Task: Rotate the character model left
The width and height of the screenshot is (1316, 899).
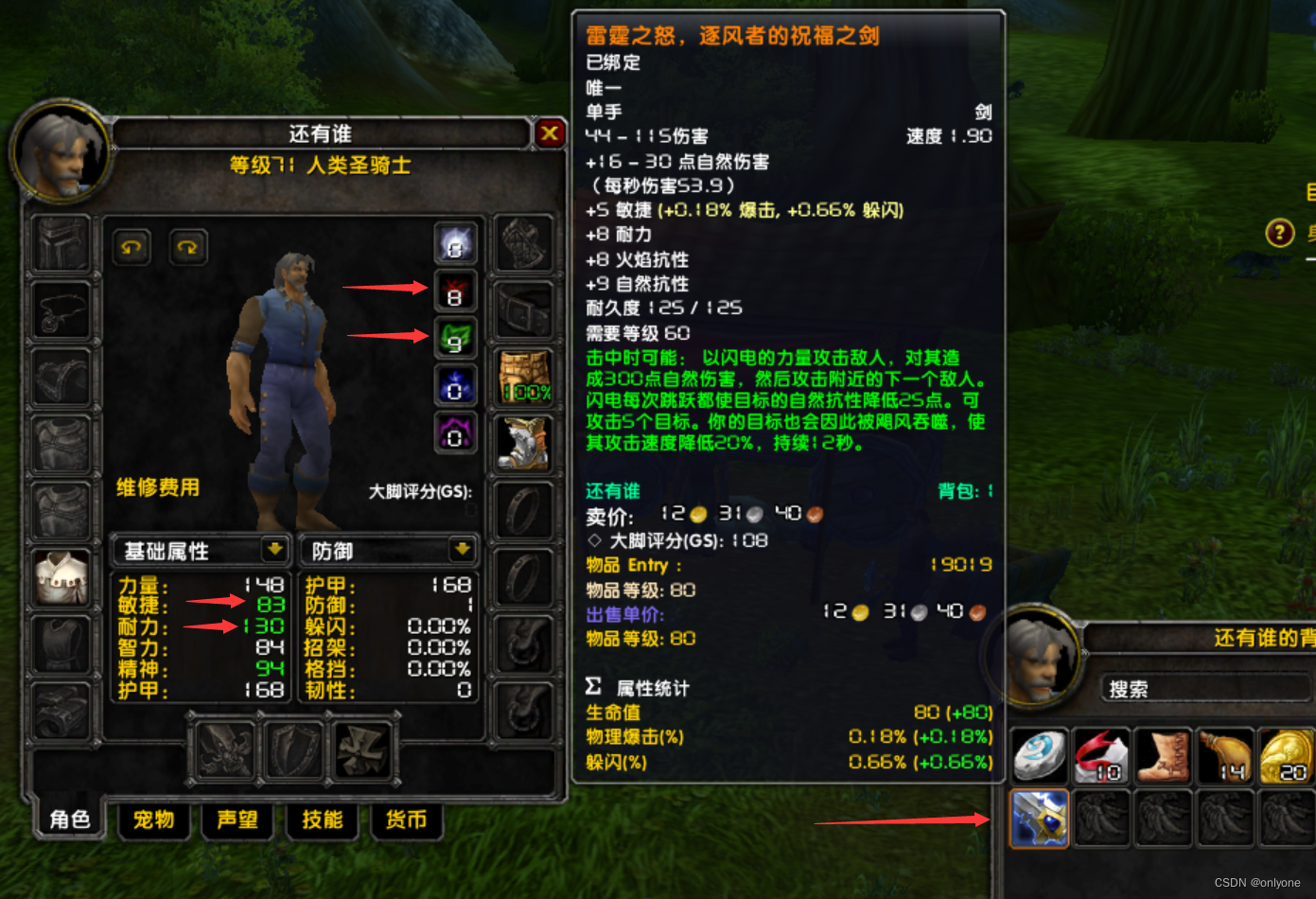Action: pos(131,247)
